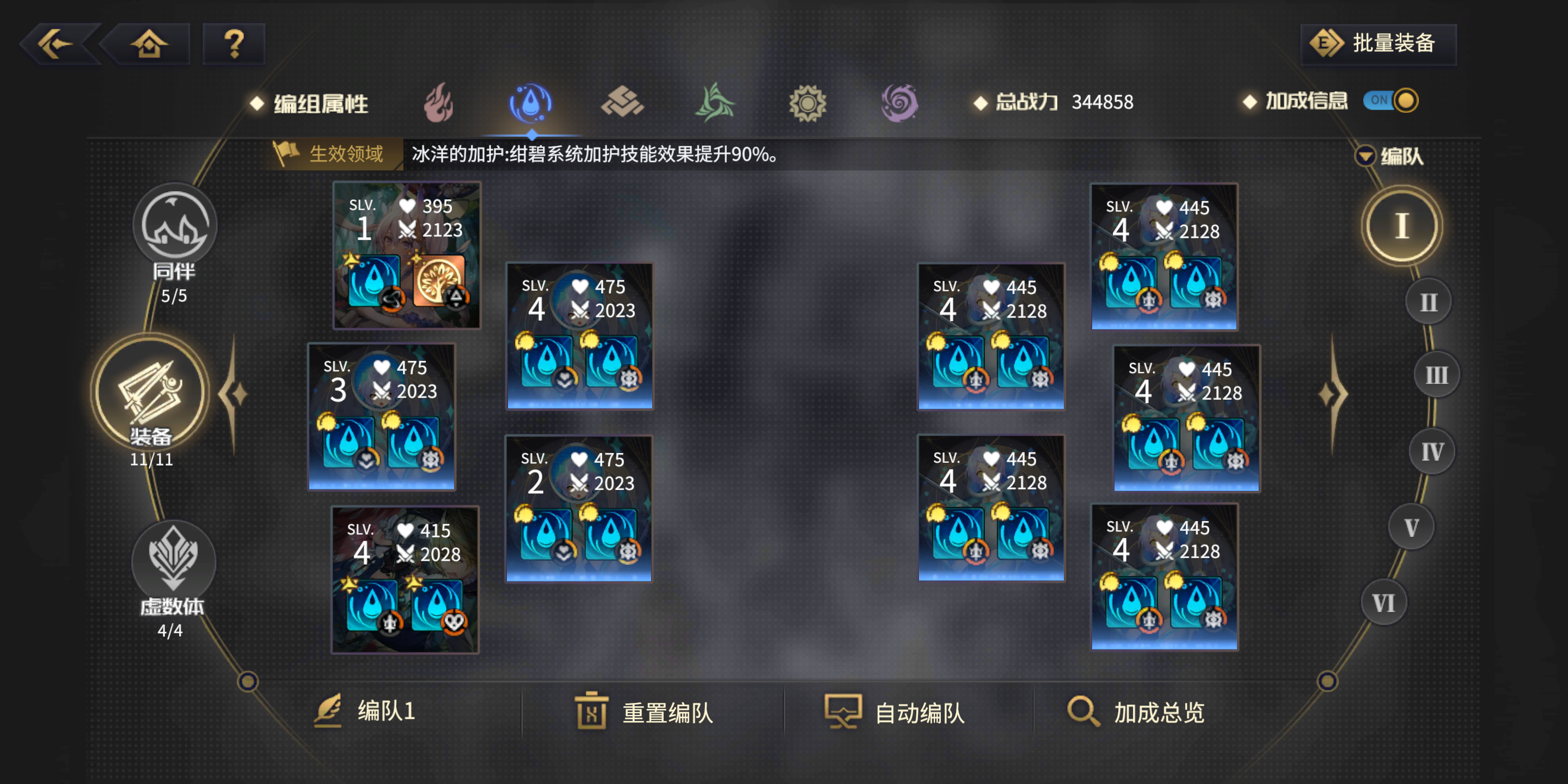Select the purple vortex element icon
This screenshot has height=784, width=1568.
pos(899,103)
